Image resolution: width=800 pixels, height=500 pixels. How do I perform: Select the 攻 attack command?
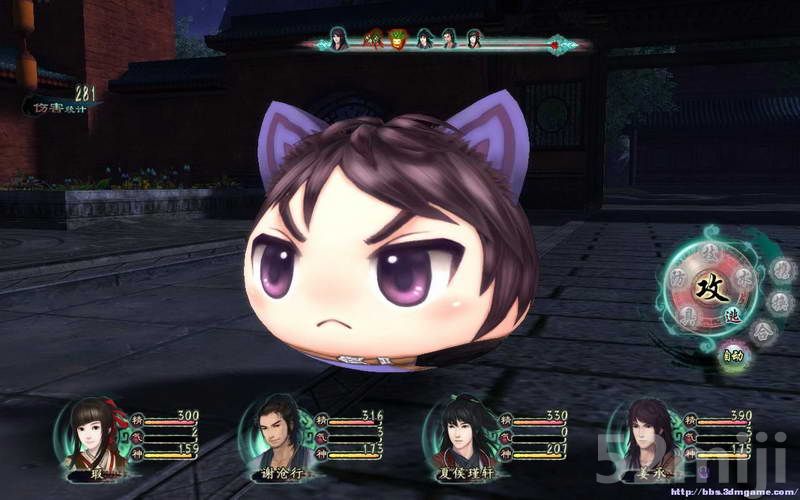coord(714,287)
